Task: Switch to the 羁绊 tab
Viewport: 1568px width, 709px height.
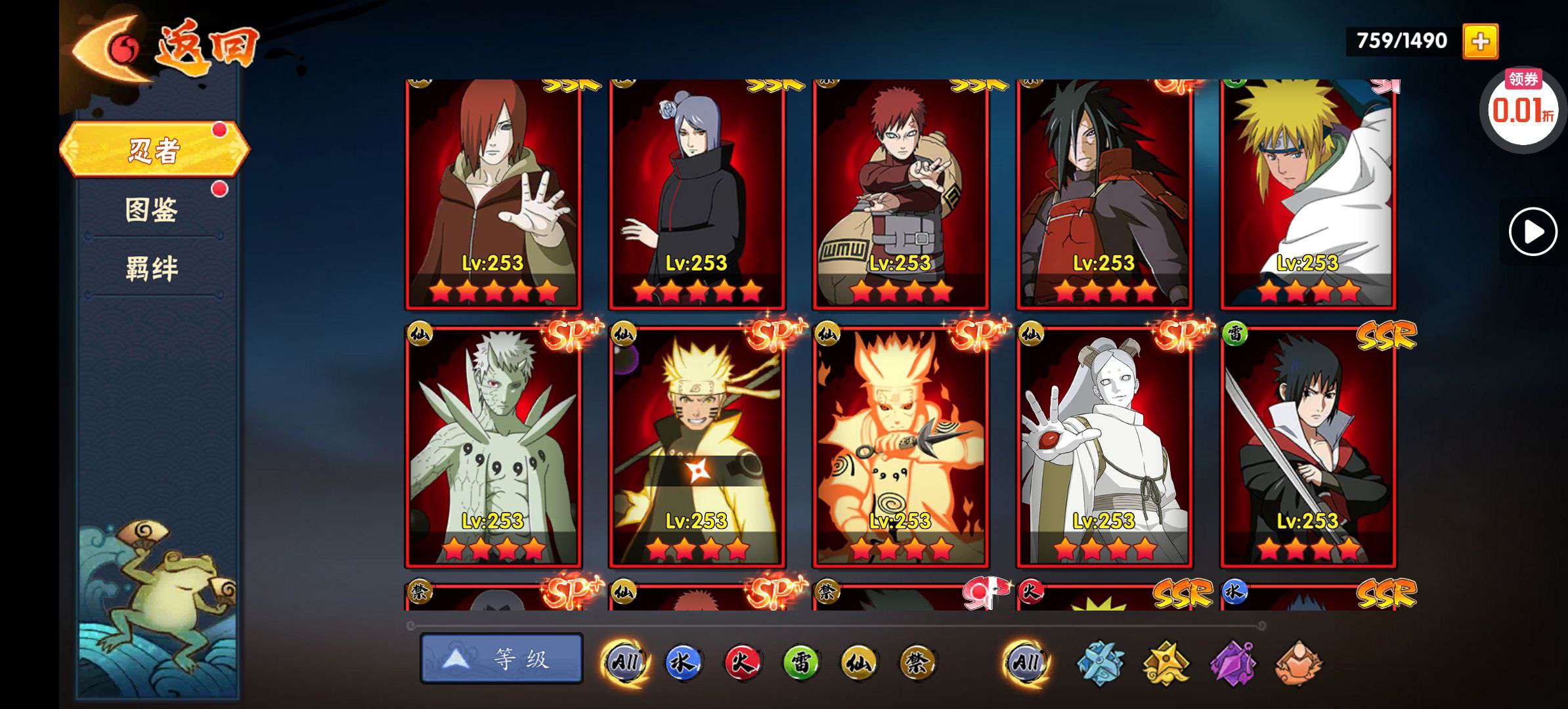Action: (x=152, y=269)
